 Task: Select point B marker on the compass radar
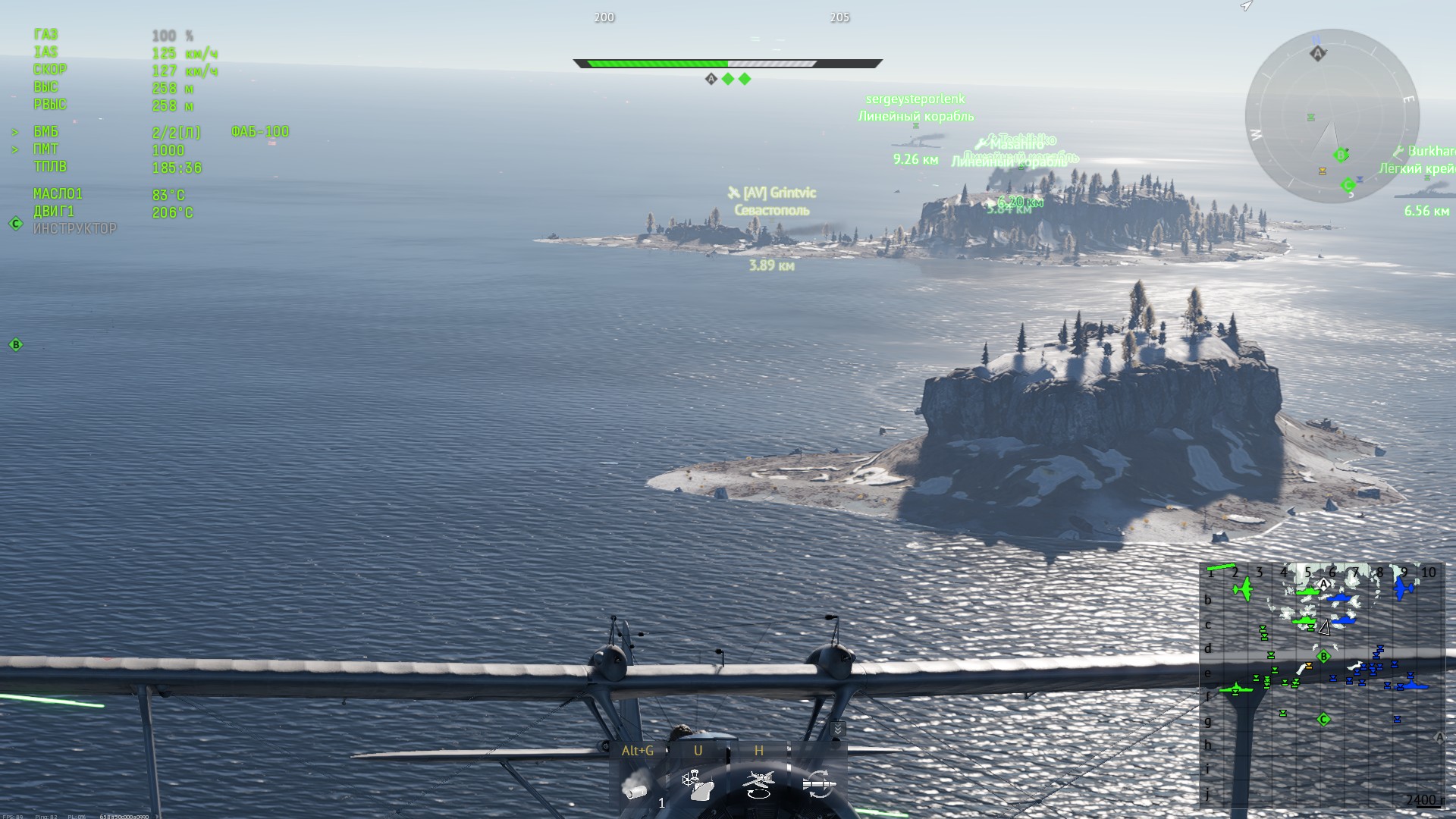tap(1341, 155)
